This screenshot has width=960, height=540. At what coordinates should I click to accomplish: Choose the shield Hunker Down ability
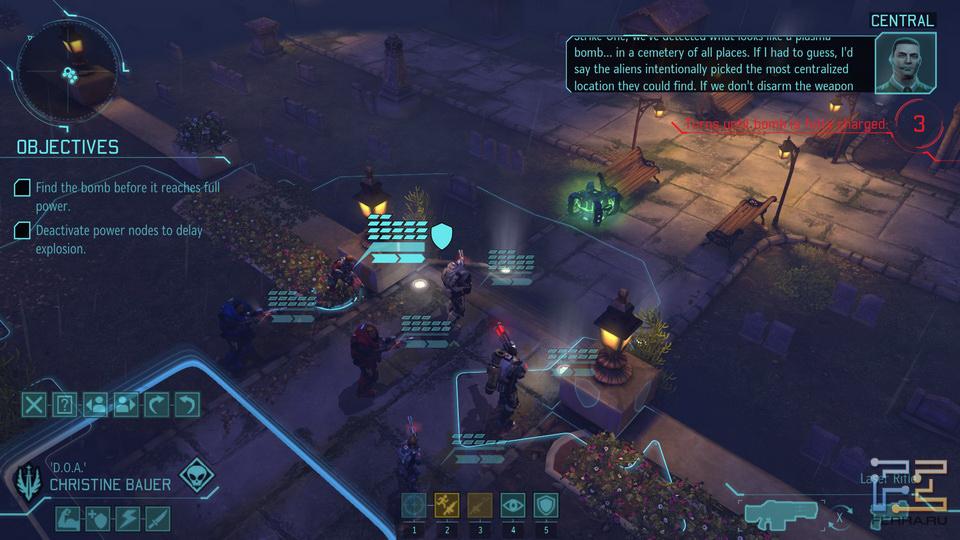click(546, 506)
